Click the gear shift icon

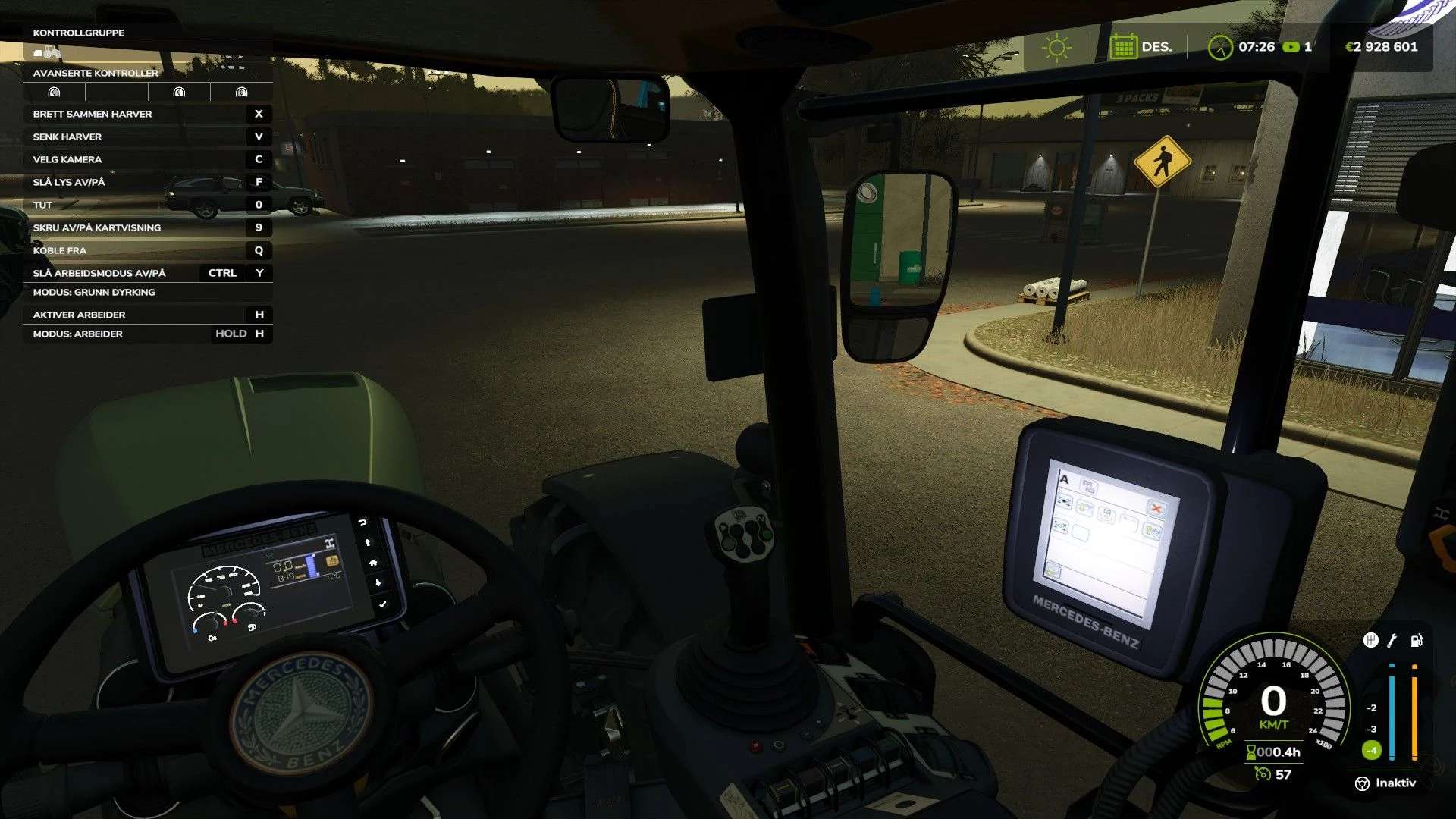[1370, 641]
